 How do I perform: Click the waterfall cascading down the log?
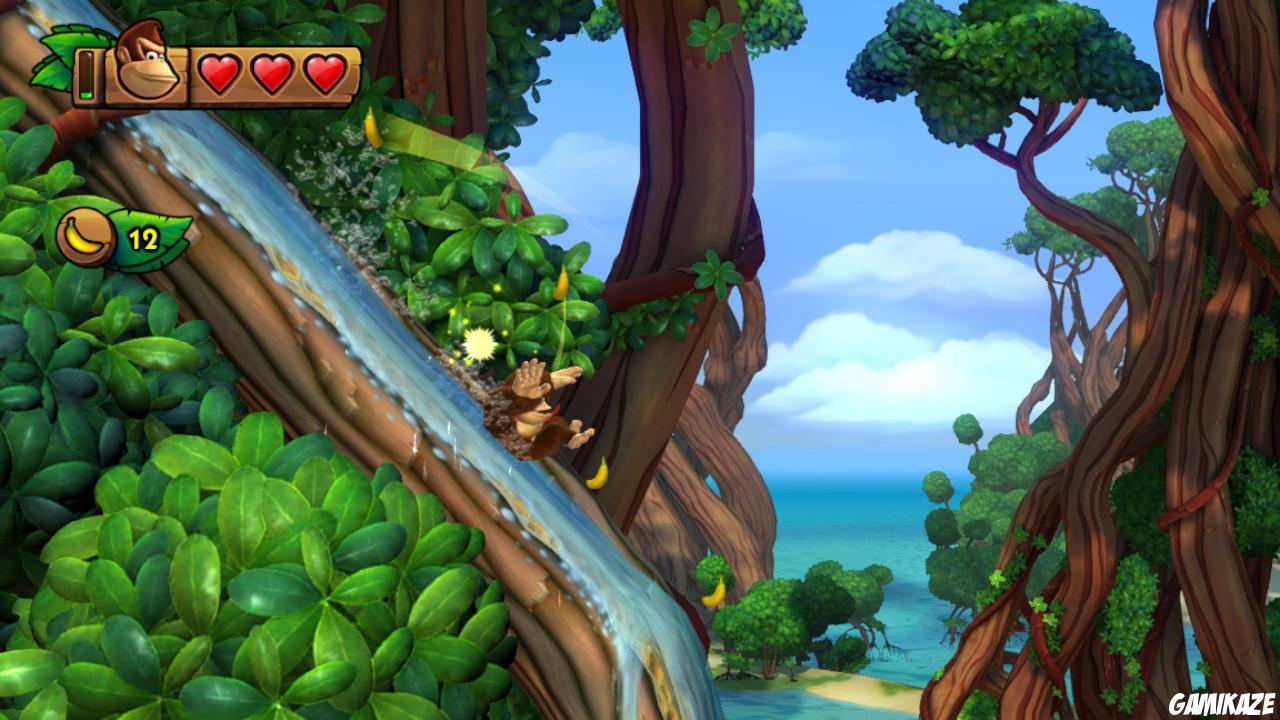click(300, 260)
